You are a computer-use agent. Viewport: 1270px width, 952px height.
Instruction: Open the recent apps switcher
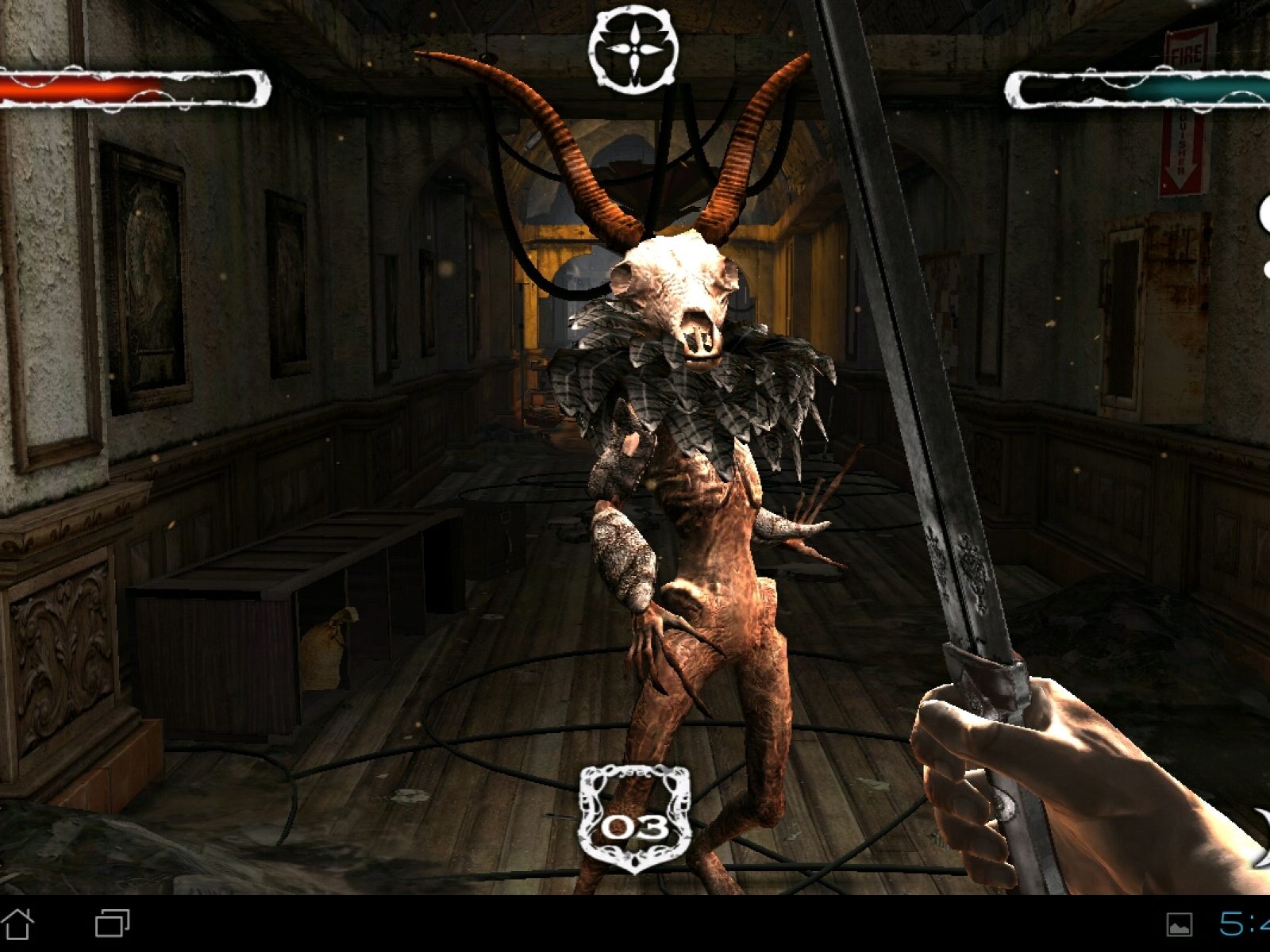coord(113,923)
